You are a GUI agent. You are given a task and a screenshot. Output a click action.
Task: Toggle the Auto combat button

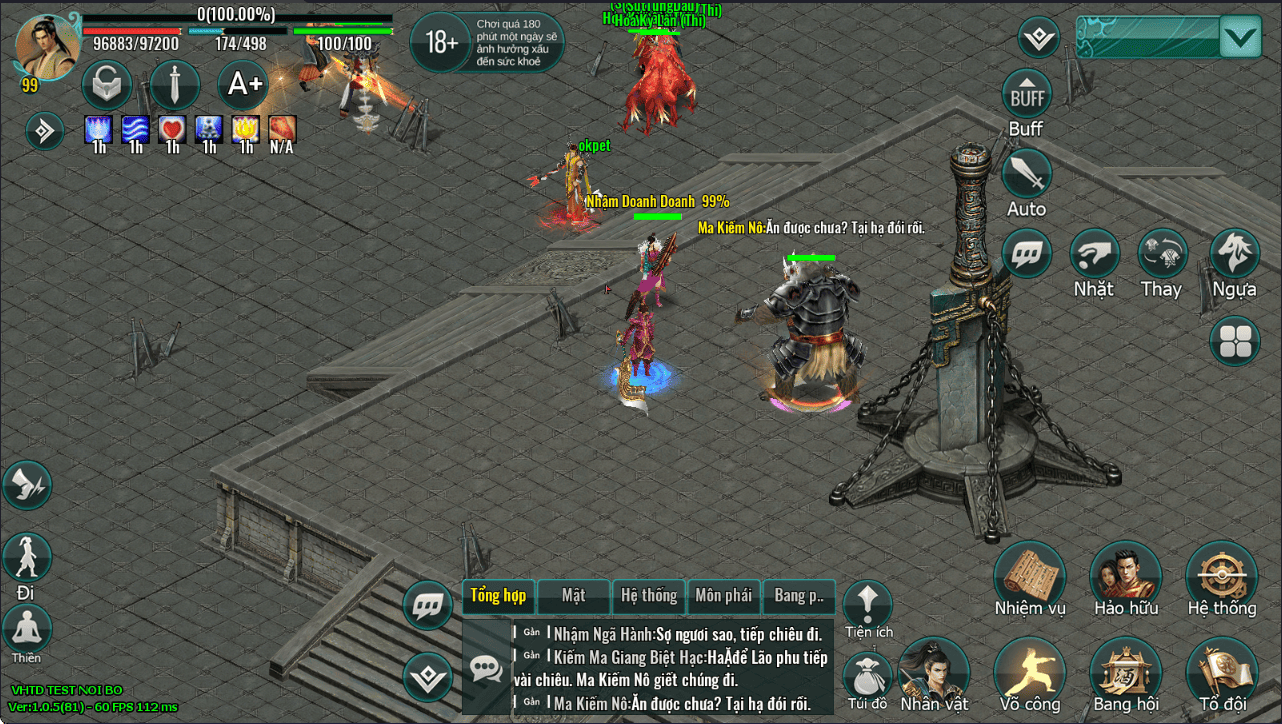click(1027, 176)
